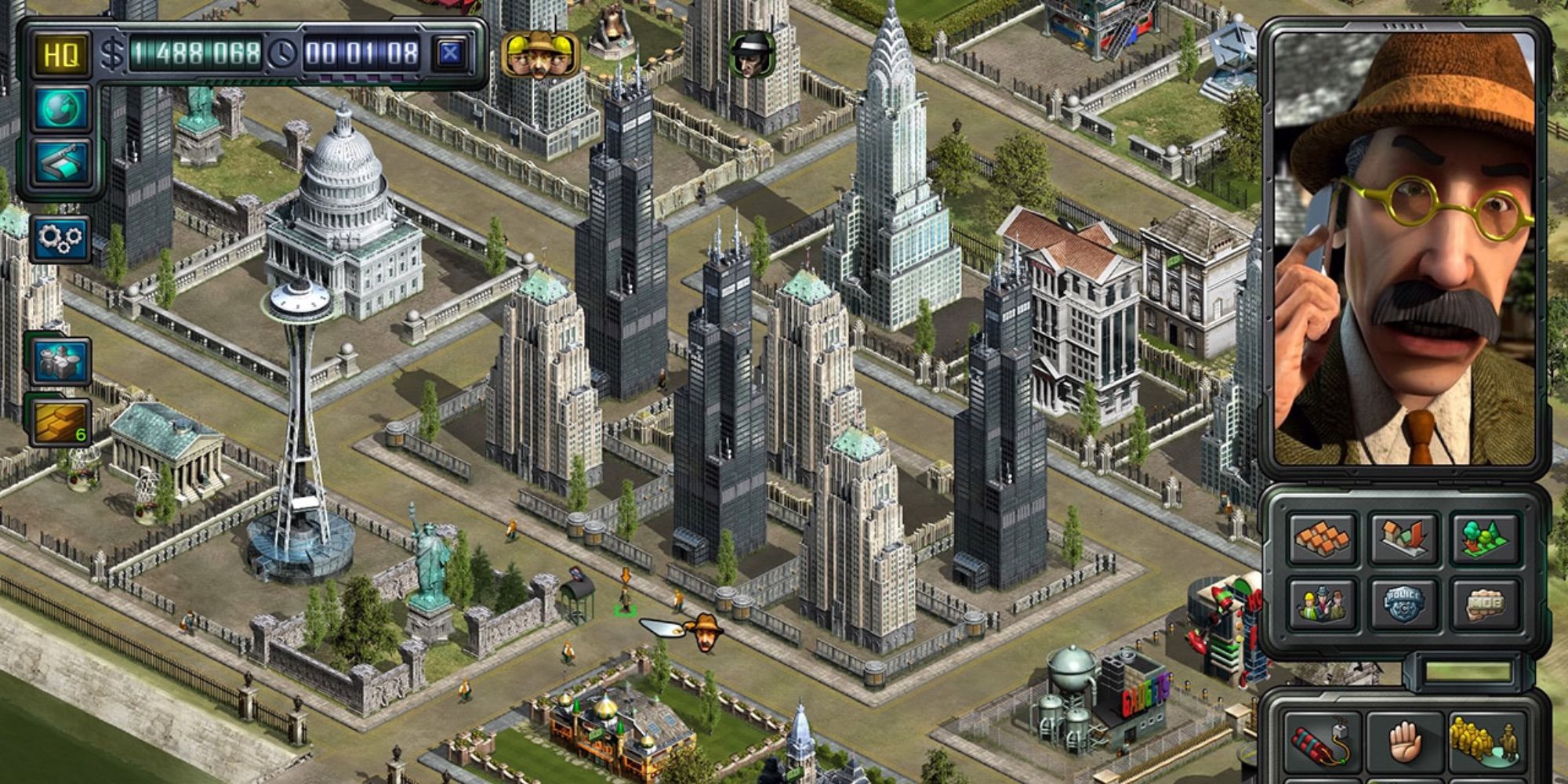The image size is (1568, 784).
Task: Choose the orange-roofed houses build button
Action: pyautogui.click(x=1323, y=538)
